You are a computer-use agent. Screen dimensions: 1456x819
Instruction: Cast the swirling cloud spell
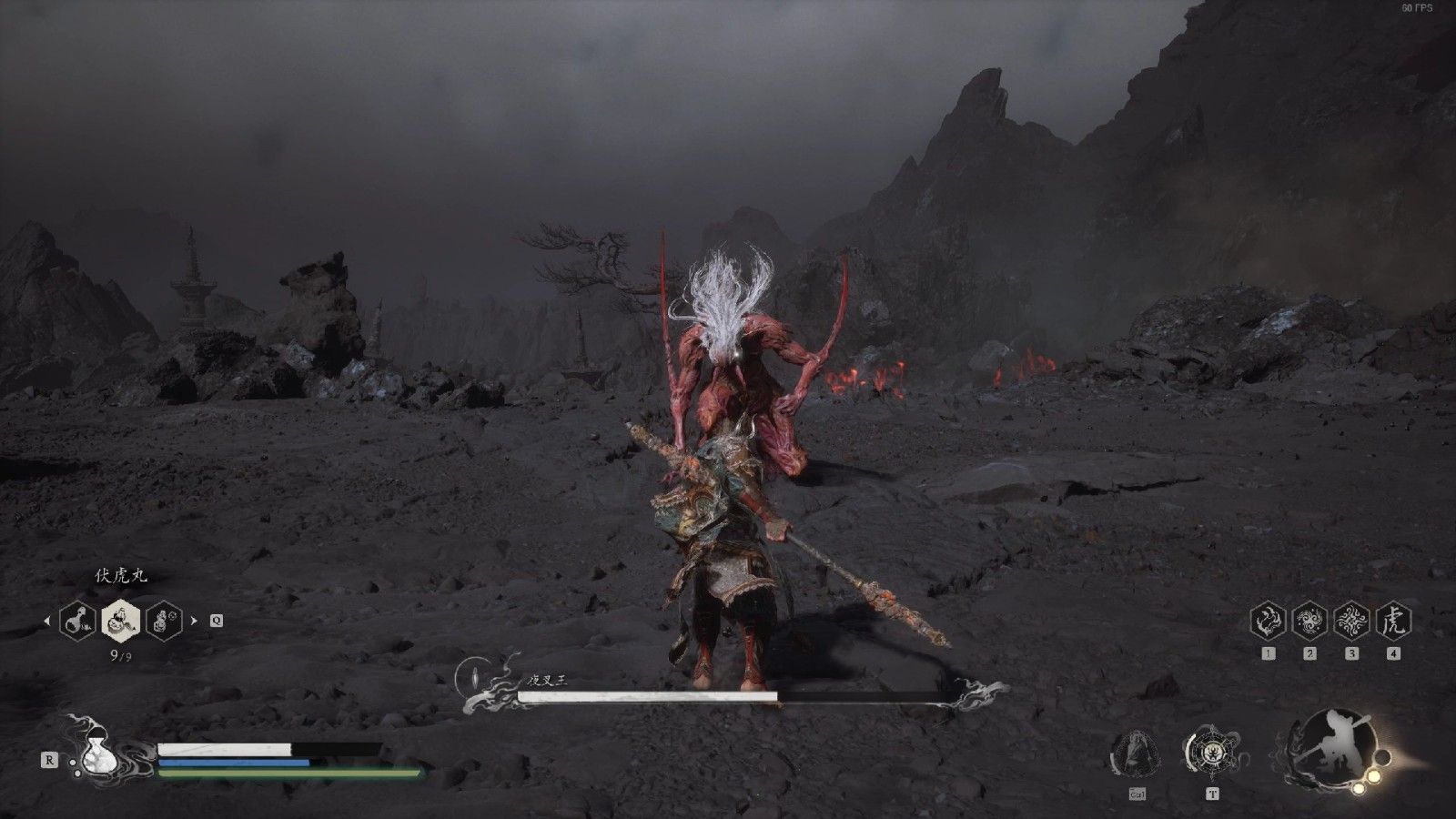1310,621
